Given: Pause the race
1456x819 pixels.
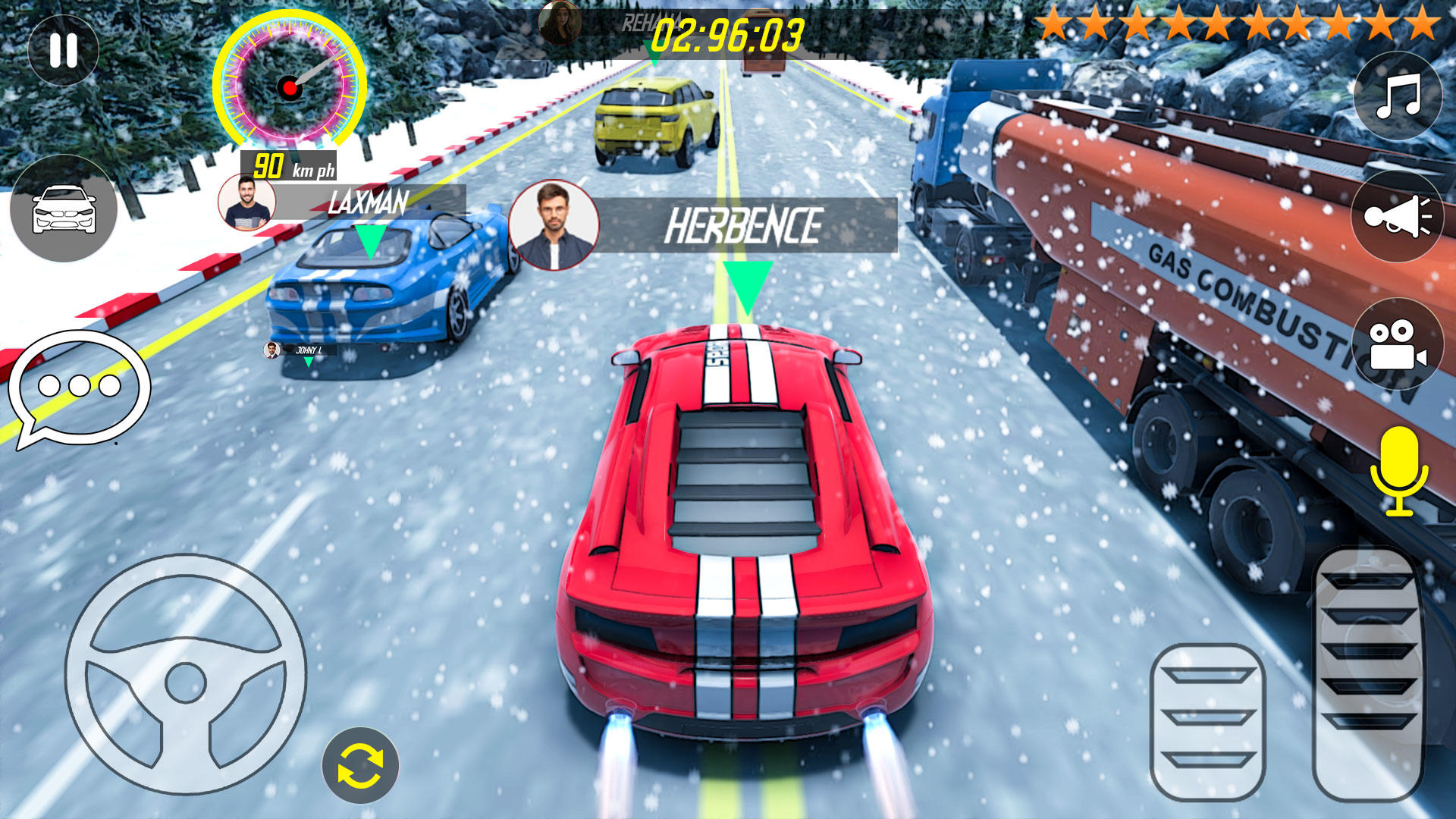Looking at the screenshot, I should [64, 49].
